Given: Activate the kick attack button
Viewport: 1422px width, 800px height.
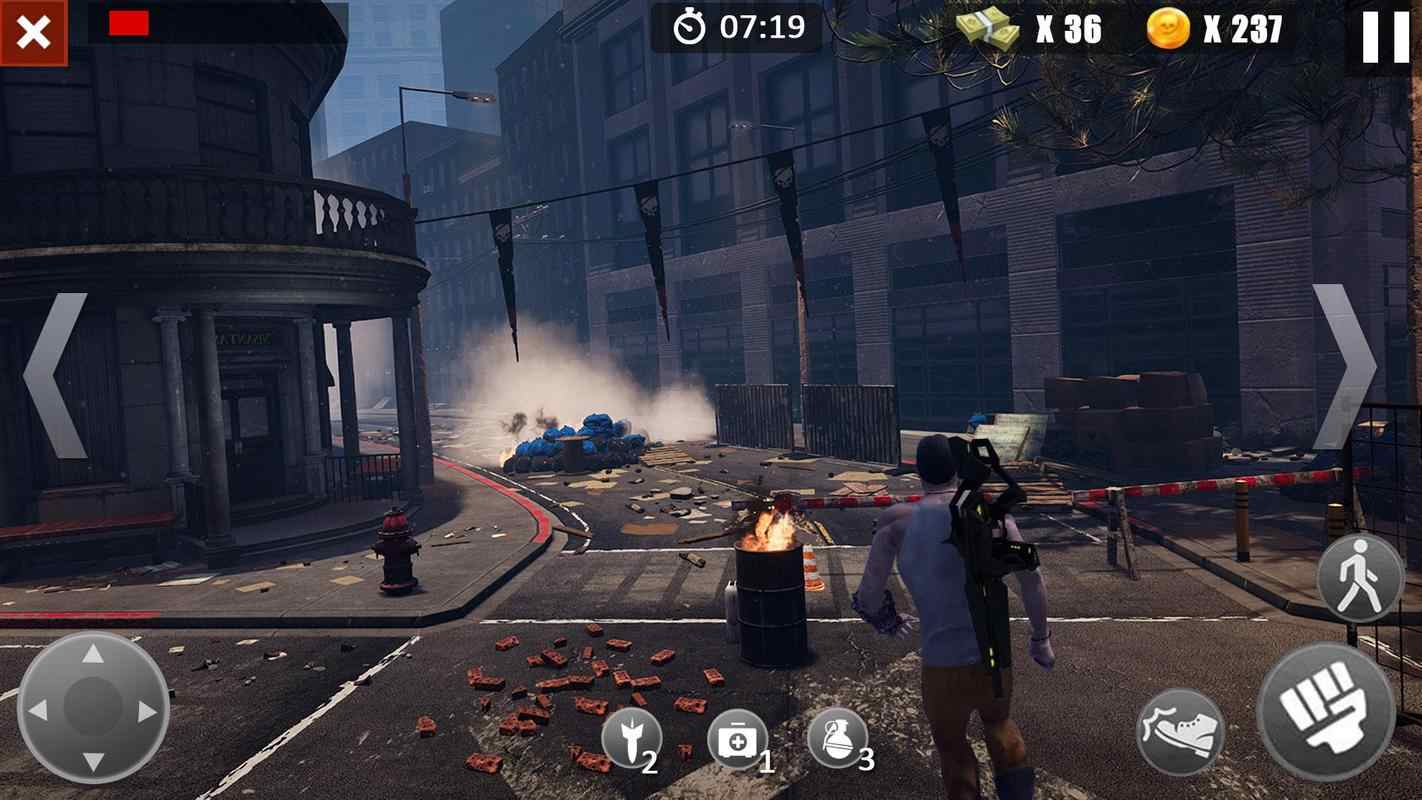Looking at the screenshot, I should (x=1181, y=731).
